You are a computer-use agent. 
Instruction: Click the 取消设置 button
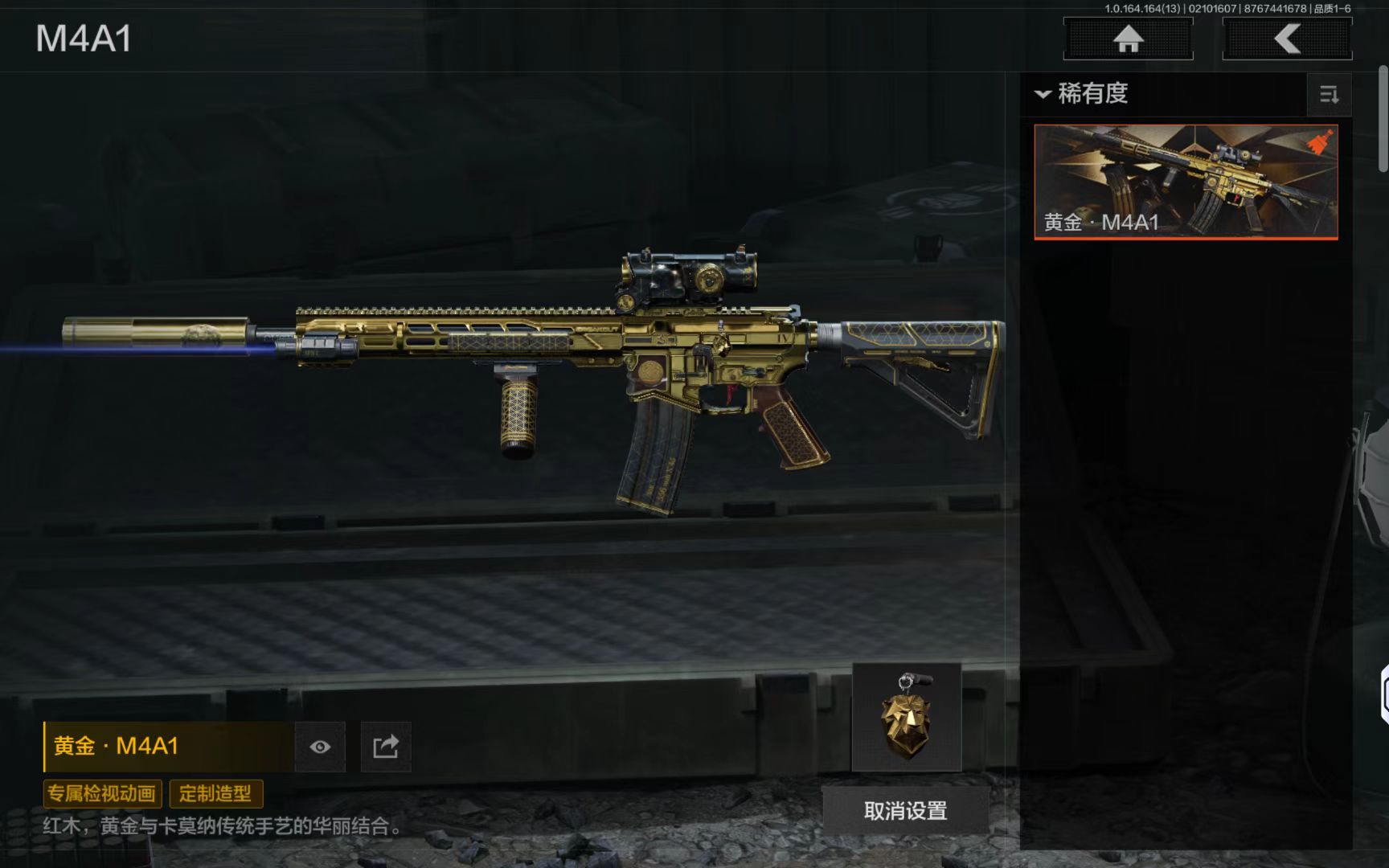905,811
